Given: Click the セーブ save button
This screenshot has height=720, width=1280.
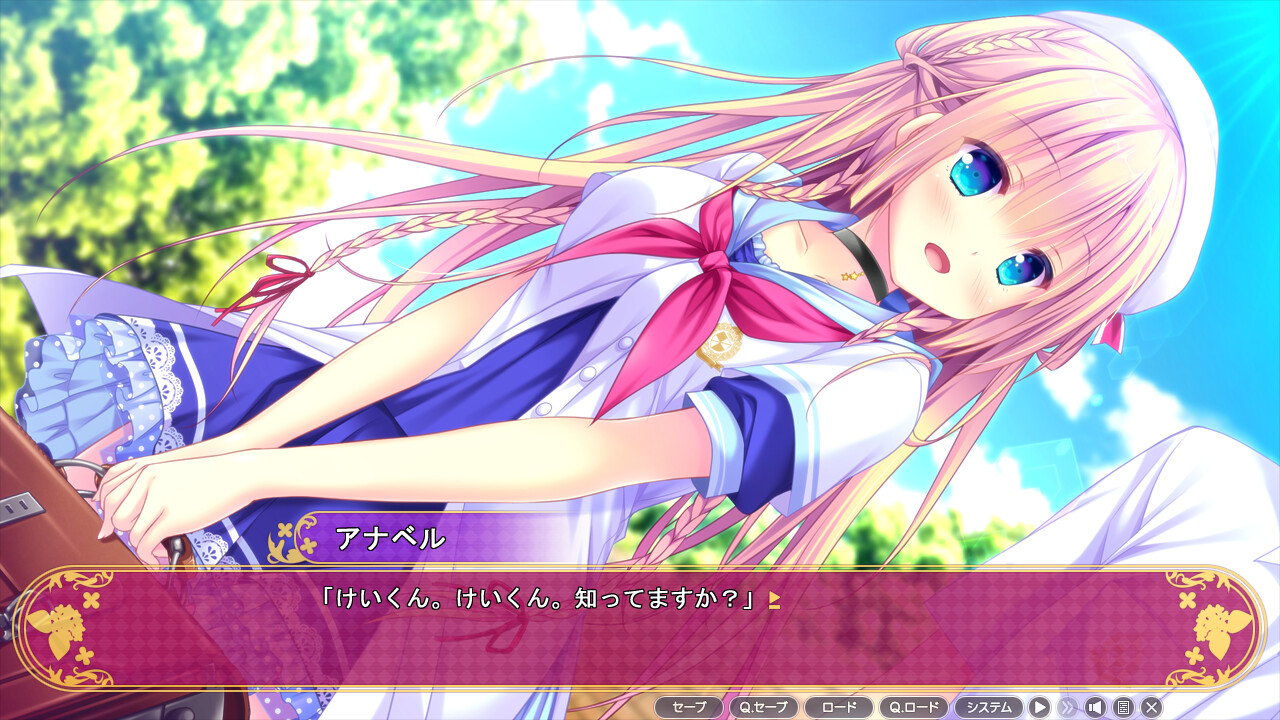Looking at the screenshot, I should [691, 706].
